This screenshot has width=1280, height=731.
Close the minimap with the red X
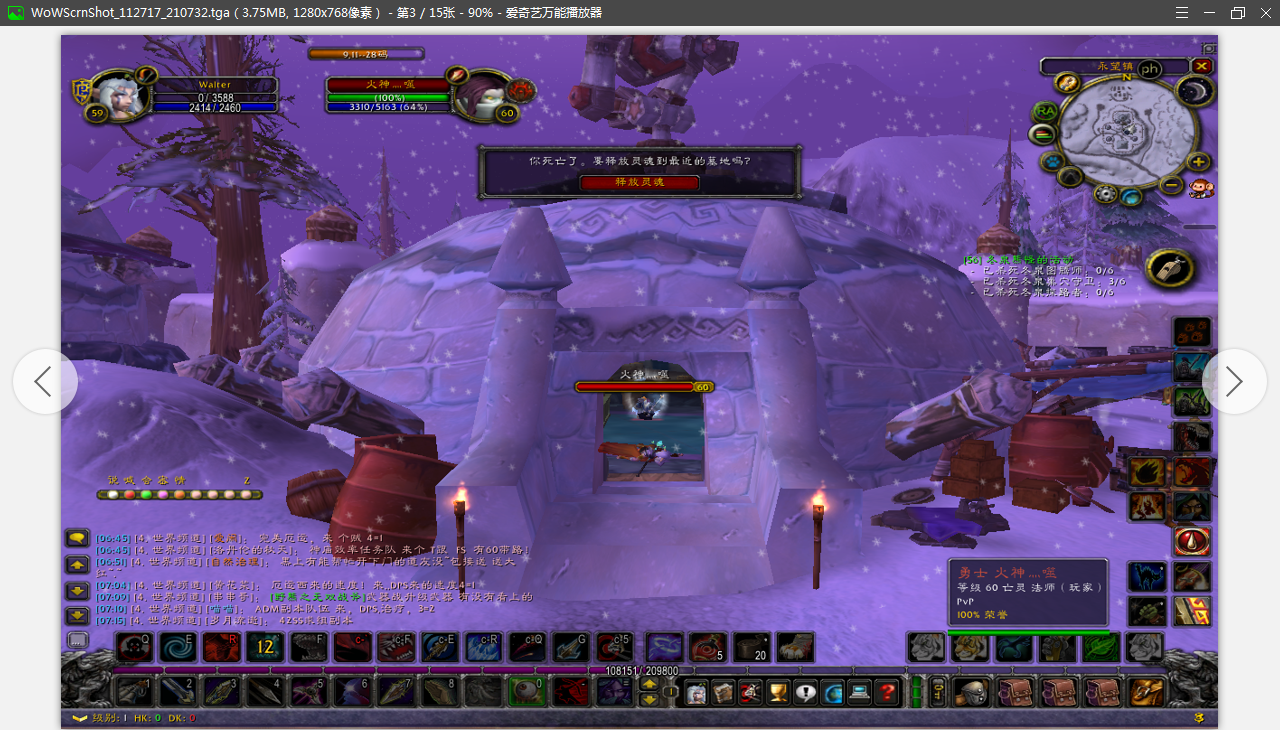coord(1201,66)
